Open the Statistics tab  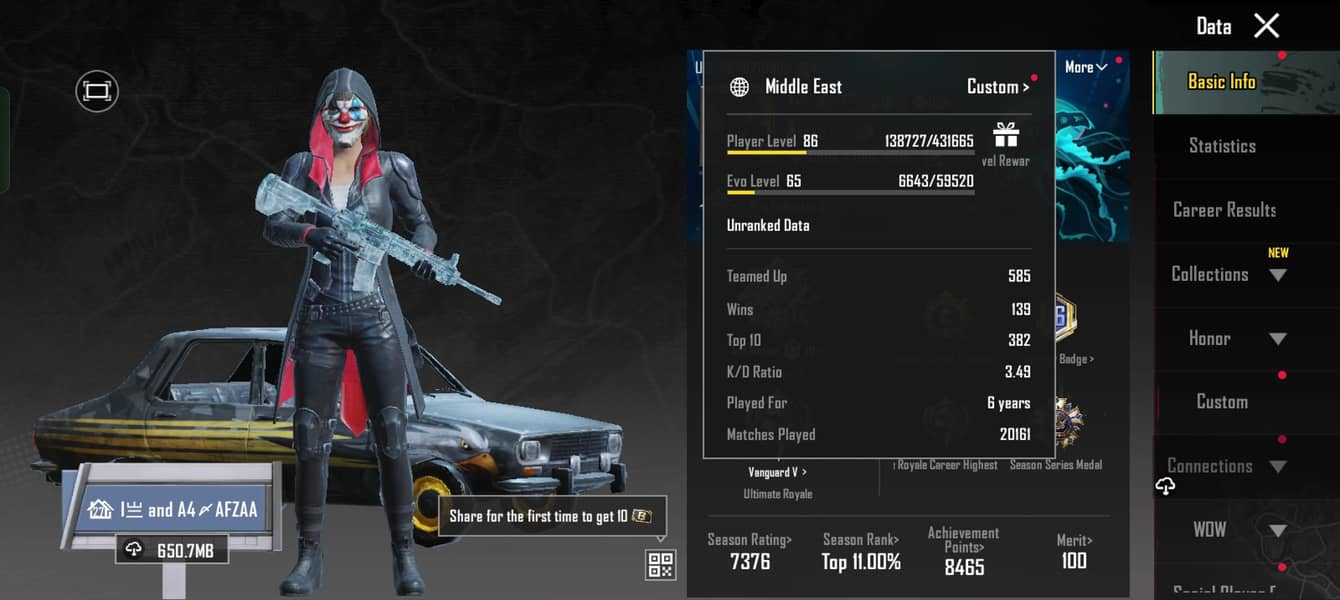[1222, 146]
